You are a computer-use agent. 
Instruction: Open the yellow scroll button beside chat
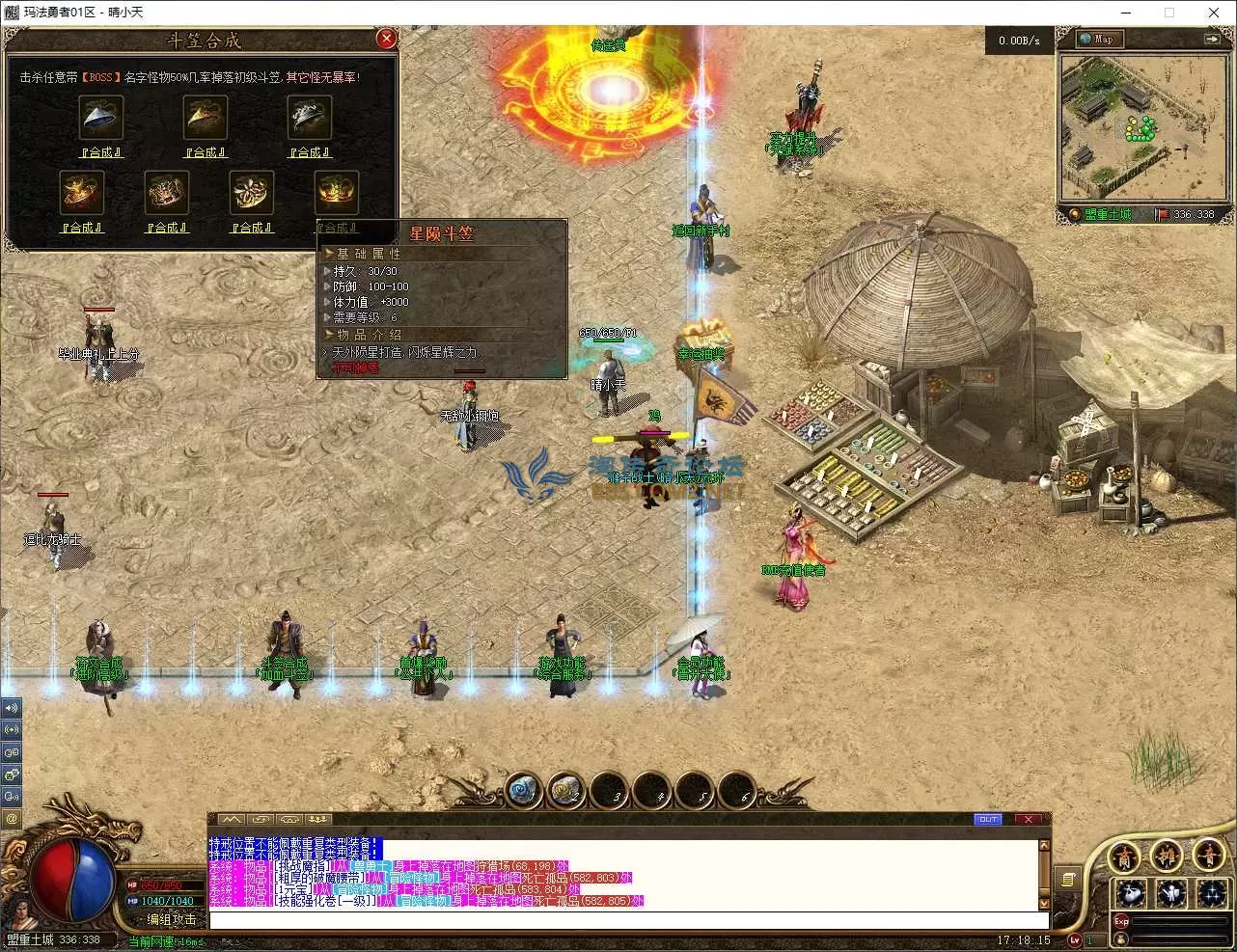[x=1067, y=879]
